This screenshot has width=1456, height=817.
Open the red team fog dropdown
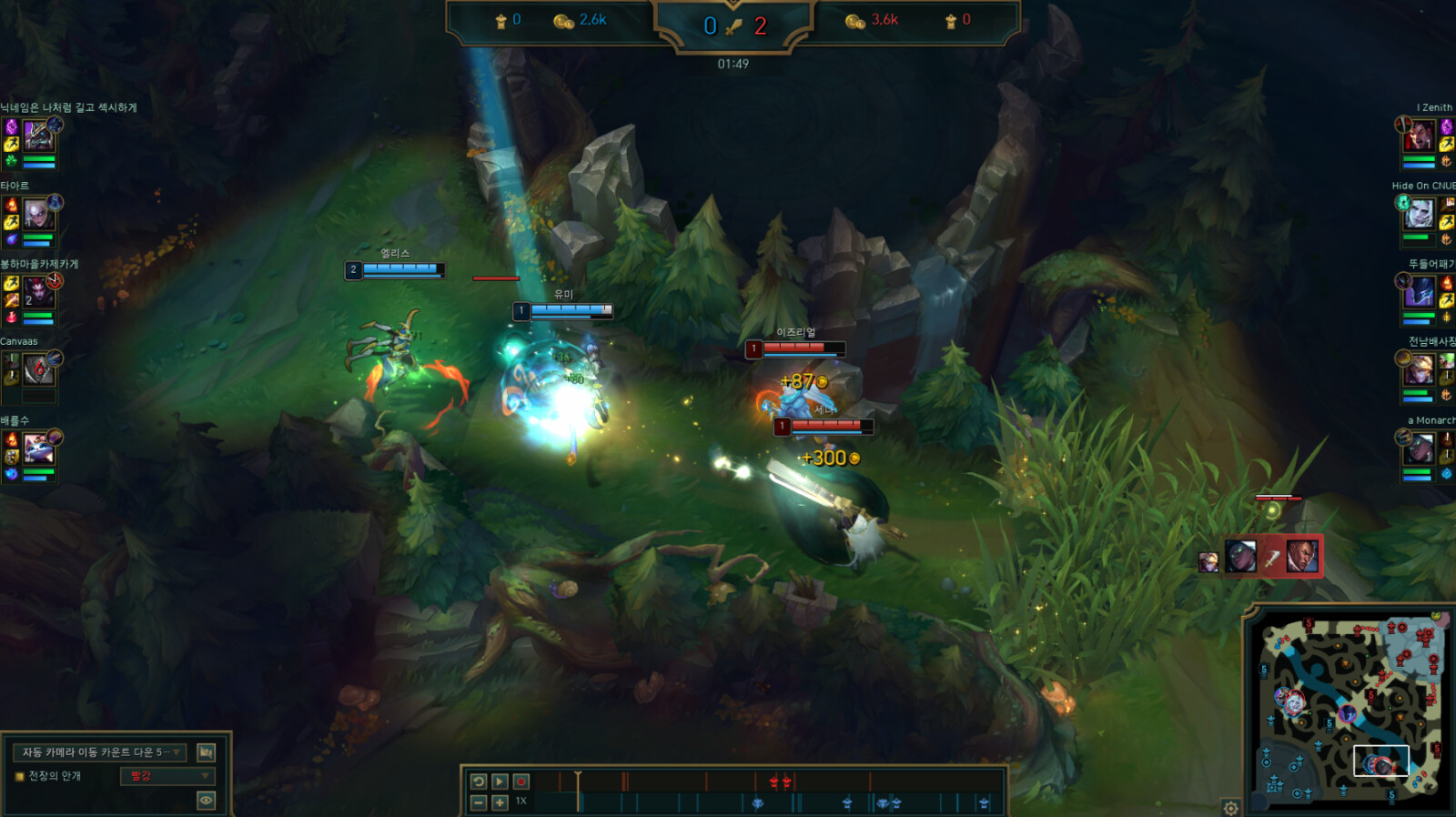click(167, 776)
